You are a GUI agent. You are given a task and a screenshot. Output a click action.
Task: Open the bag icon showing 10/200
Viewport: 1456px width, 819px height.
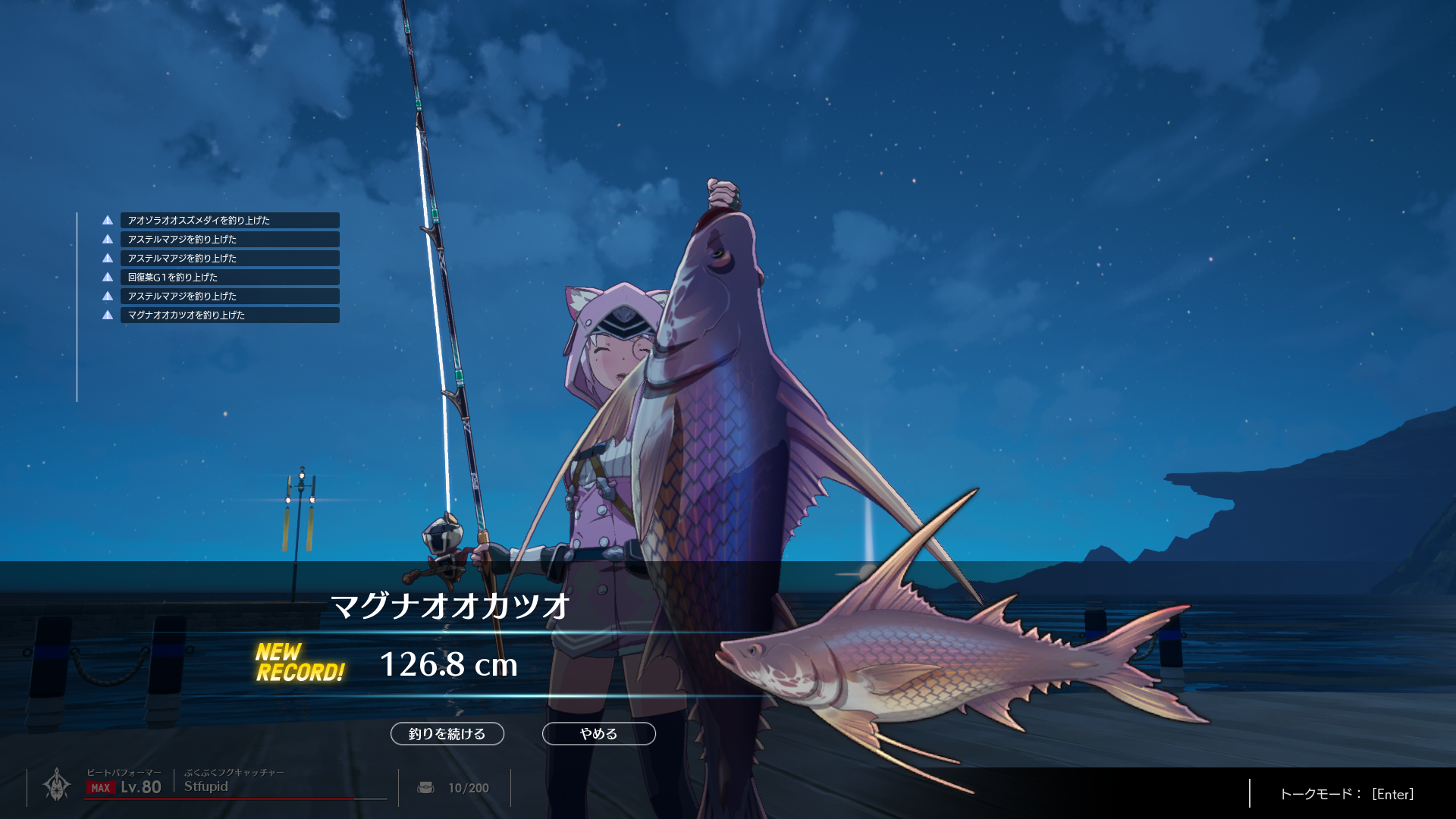pyautogui.click(x=426, y=788)
